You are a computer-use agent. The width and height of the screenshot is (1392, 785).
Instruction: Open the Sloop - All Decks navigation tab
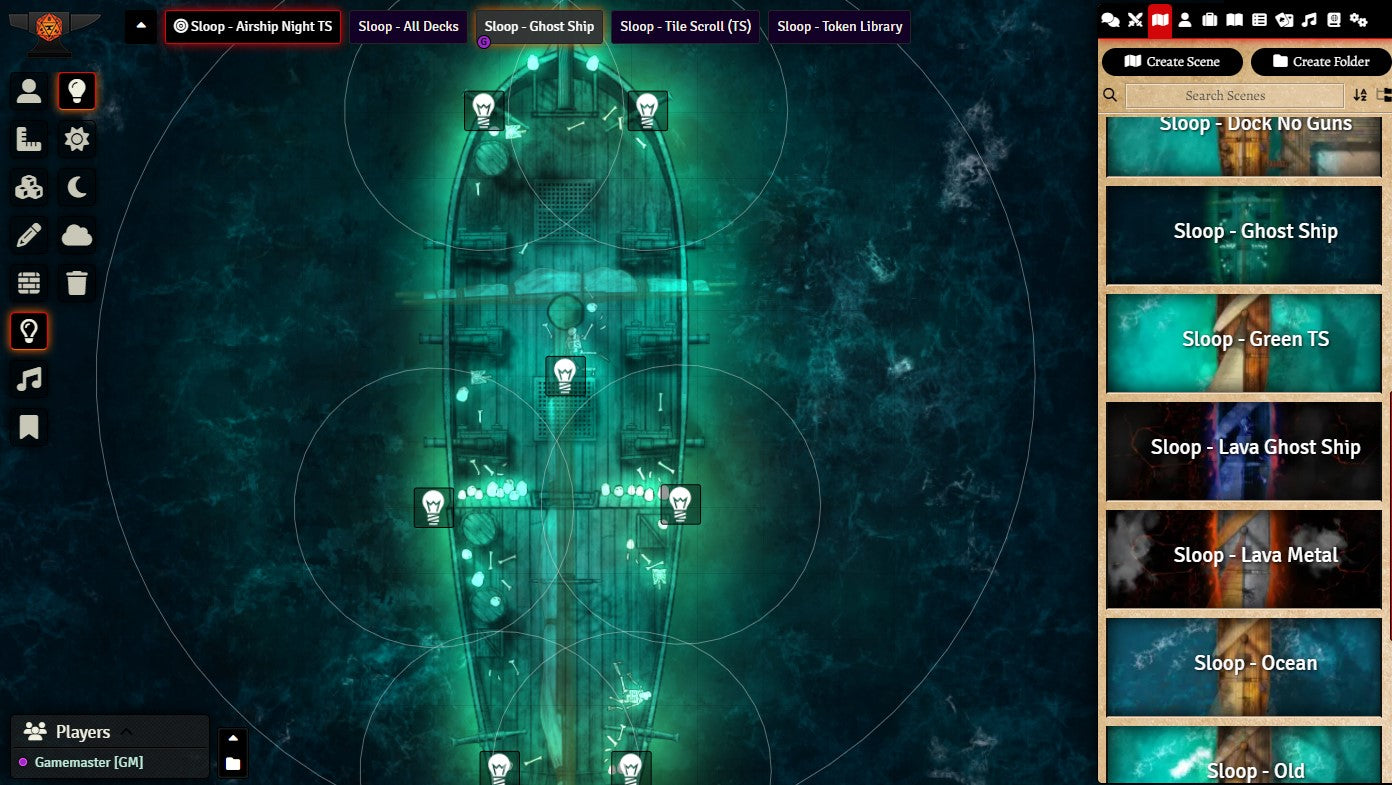(408, 27)
